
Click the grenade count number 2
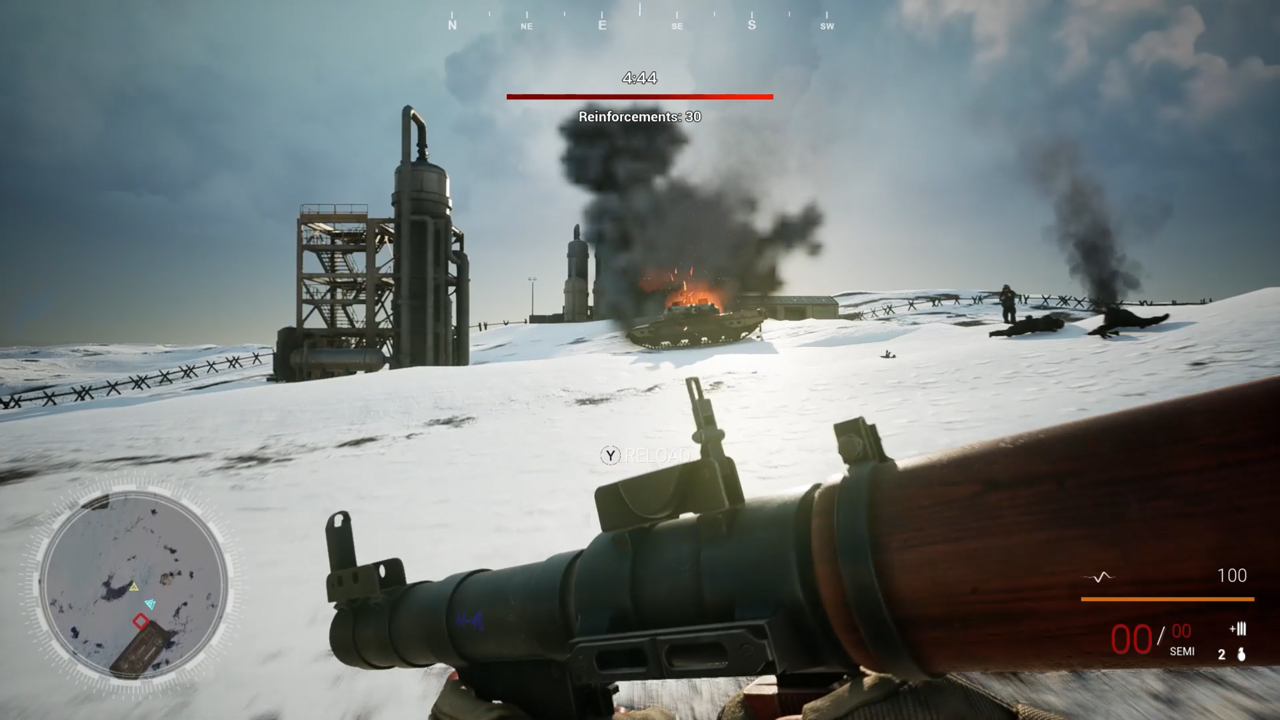[x=1220, y=654]
